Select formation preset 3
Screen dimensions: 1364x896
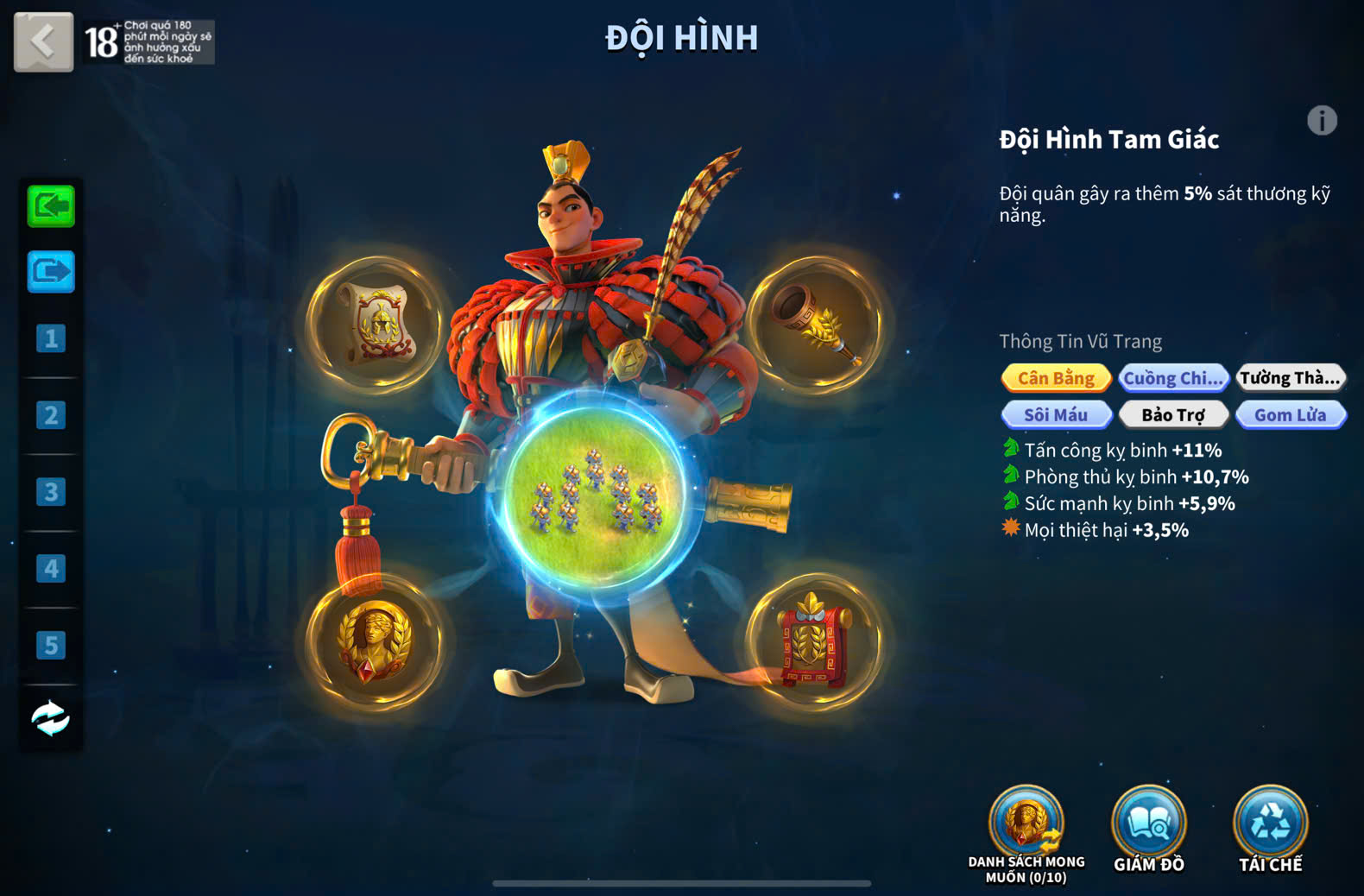[x=51, y=492]
